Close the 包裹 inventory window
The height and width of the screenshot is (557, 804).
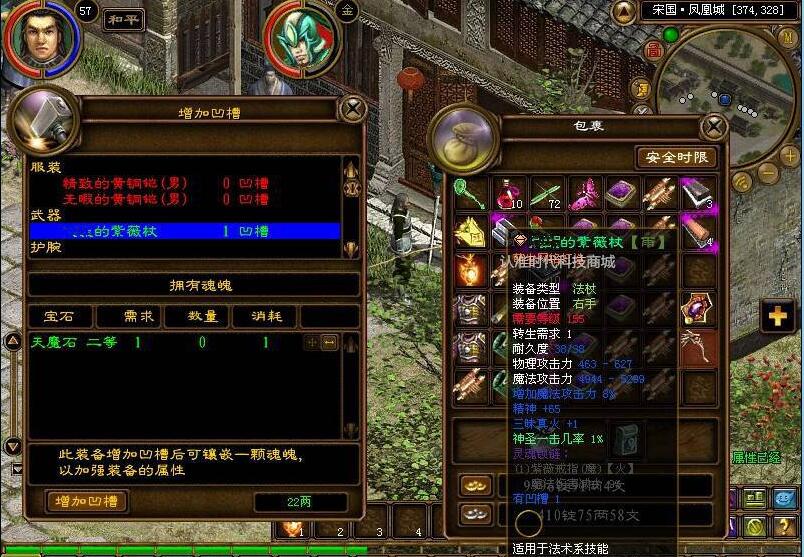coord(714,127)
